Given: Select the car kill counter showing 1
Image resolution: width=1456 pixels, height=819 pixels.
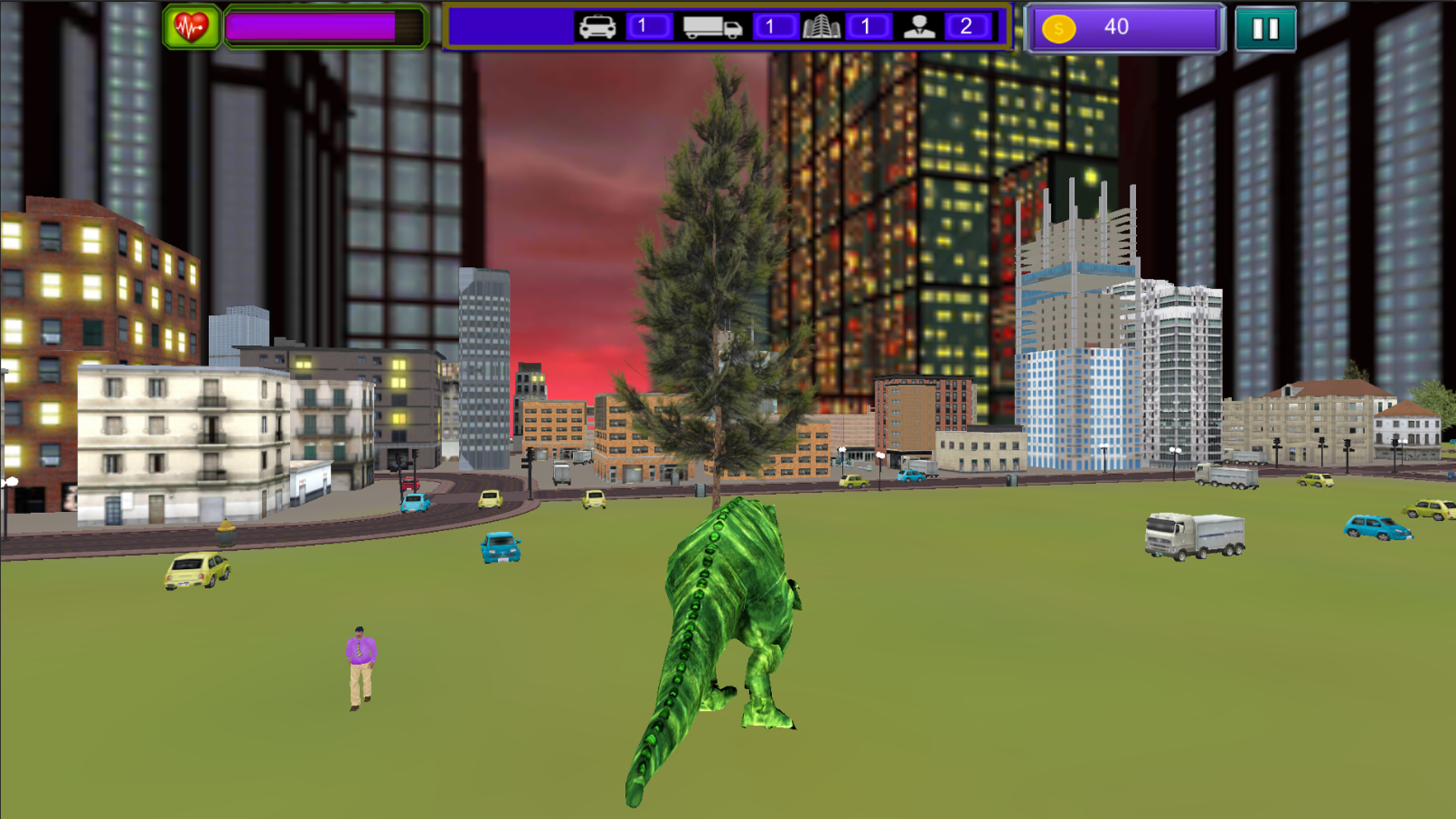Looking at the screenshot, I should 648,28.
